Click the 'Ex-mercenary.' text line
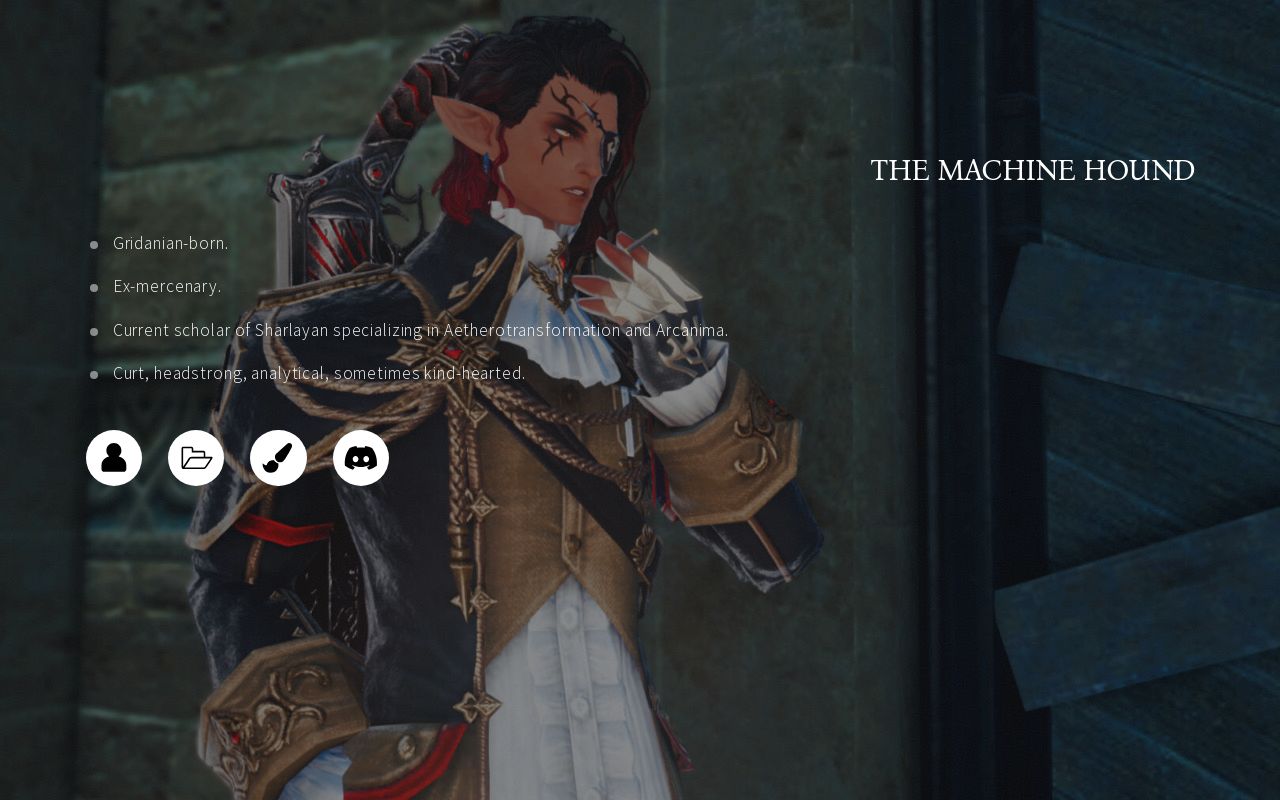The height and width of the screenshot is (800, 1280). pyautogui.click(x=165, y=286)
